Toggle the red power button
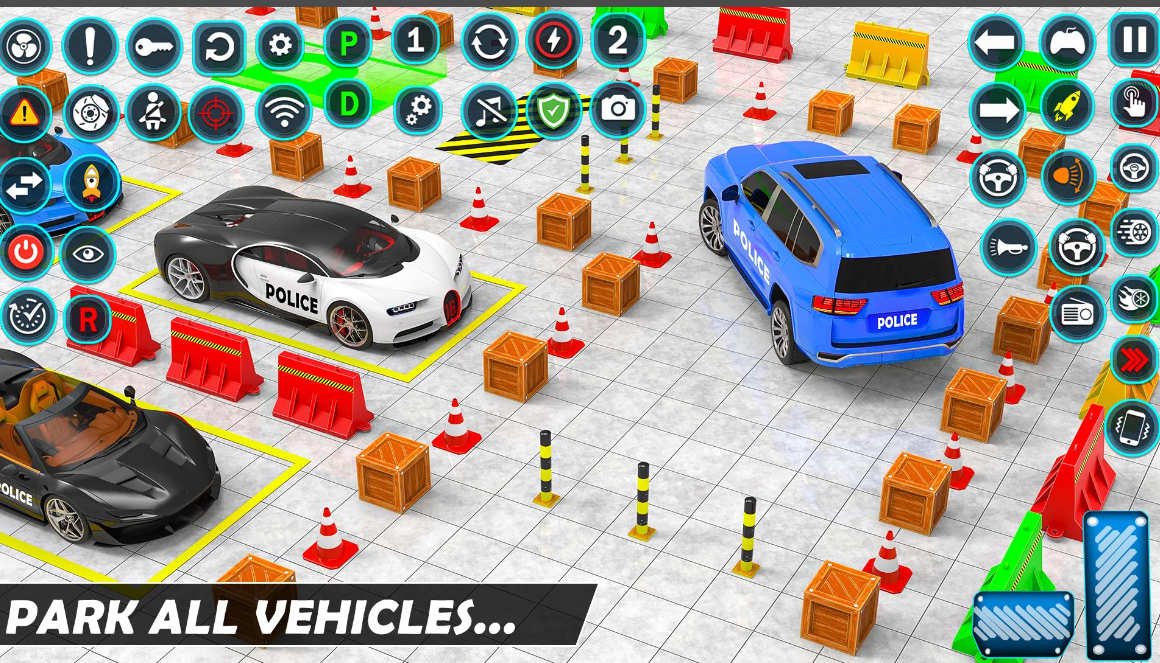 pyautogui.click(x=27, y=254)
